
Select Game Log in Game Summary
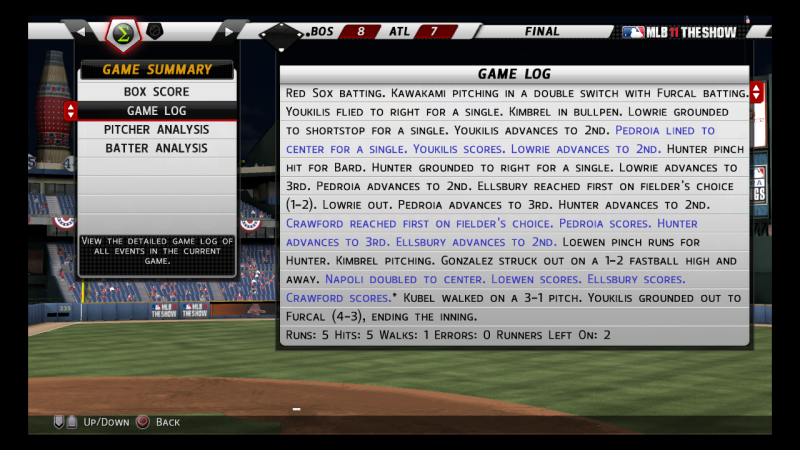coord(156,110)
